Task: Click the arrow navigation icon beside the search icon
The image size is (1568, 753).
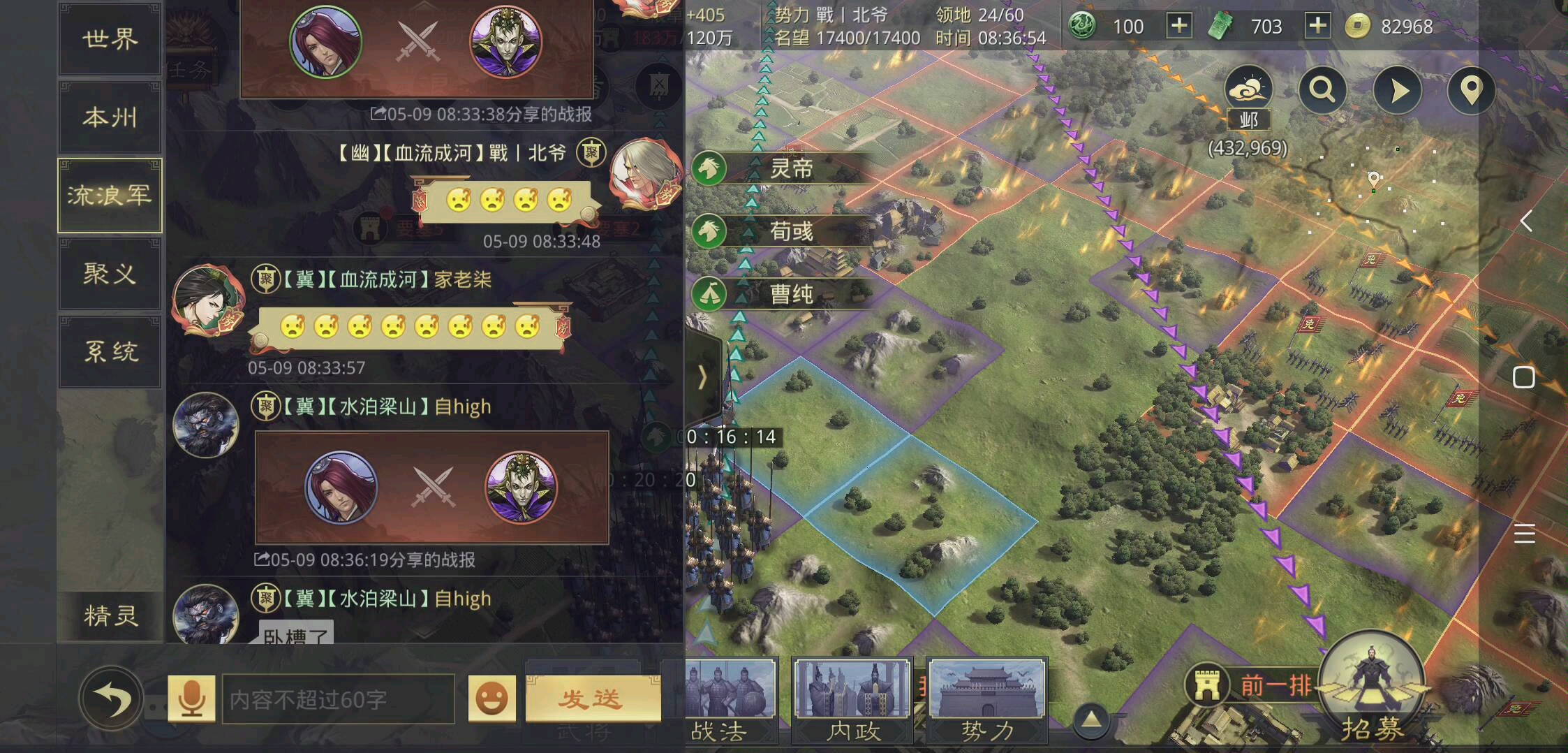Action: [1398, 89]
